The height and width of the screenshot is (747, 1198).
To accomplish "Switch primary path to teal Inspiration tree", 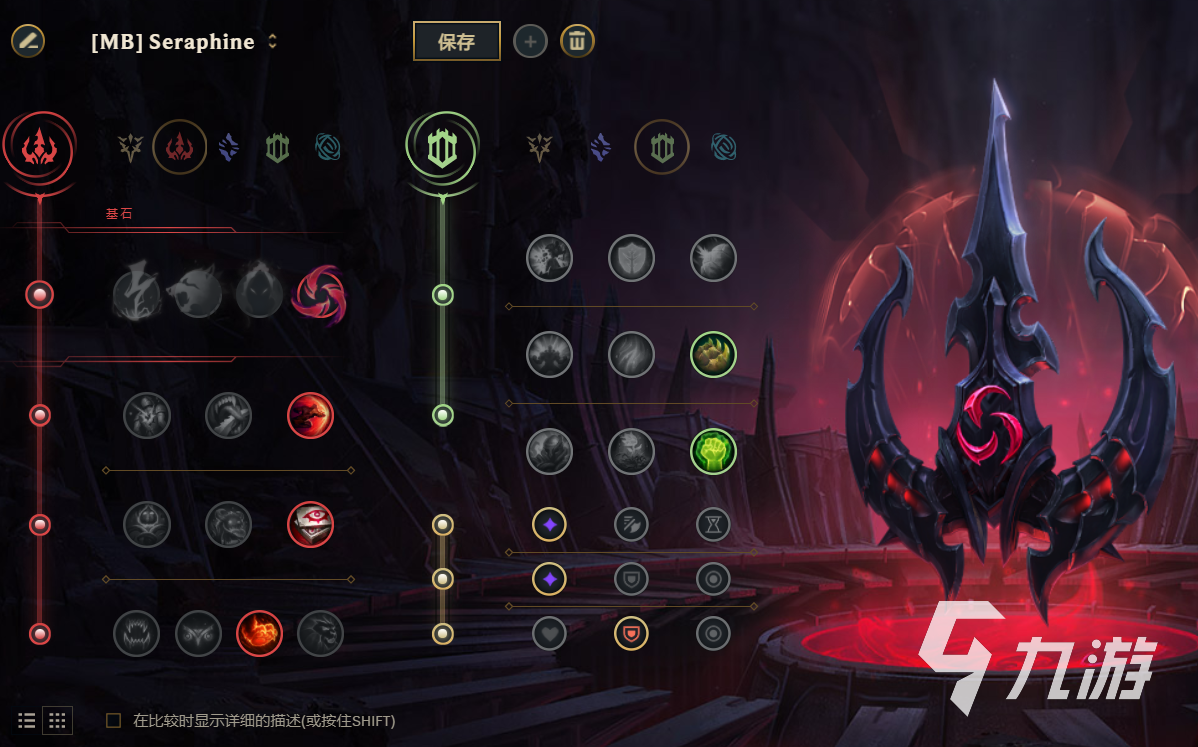I will [327, 148].
